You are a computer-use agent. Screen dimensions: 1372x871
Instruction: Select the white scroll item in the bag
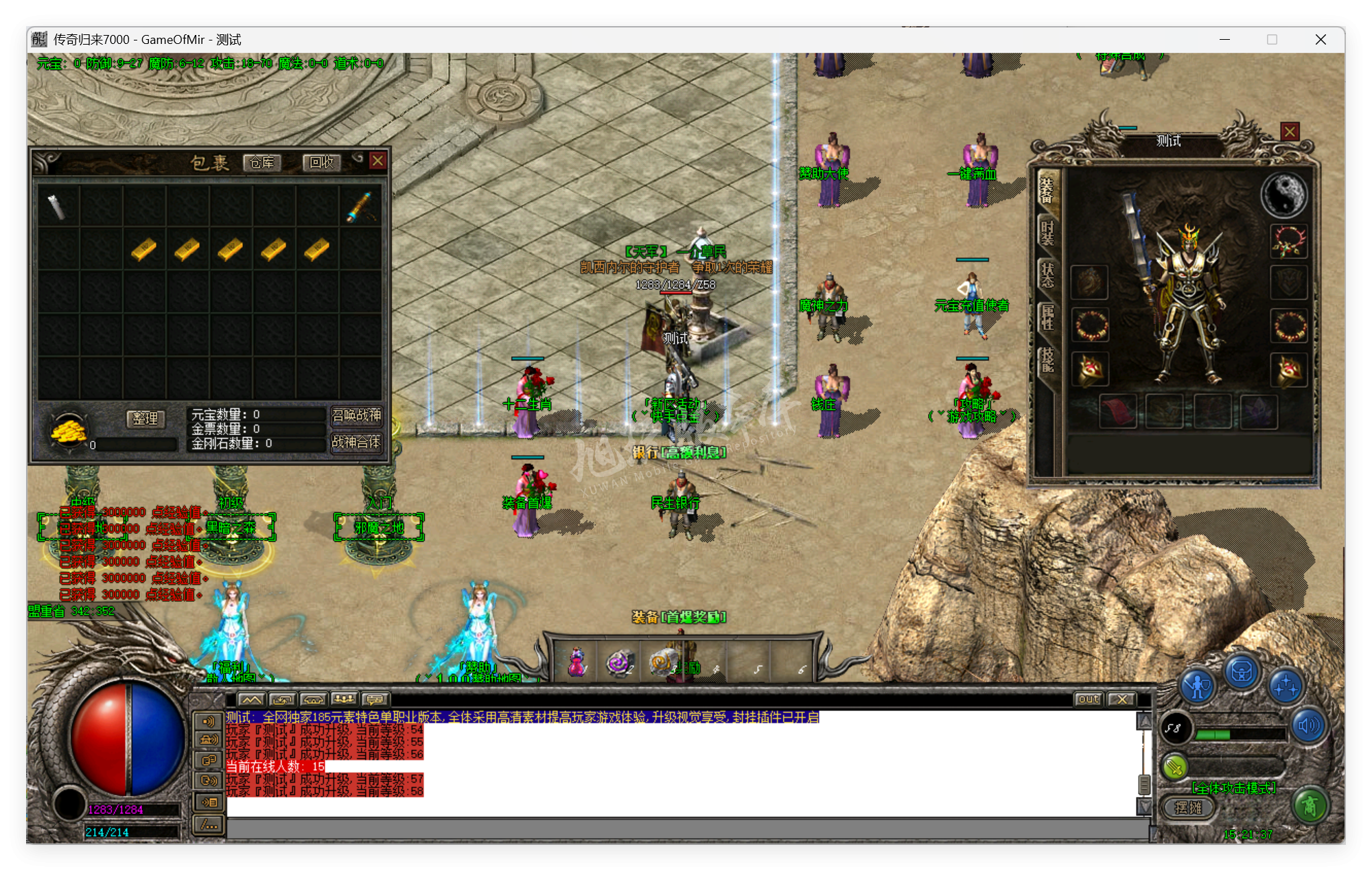[56, 206]
